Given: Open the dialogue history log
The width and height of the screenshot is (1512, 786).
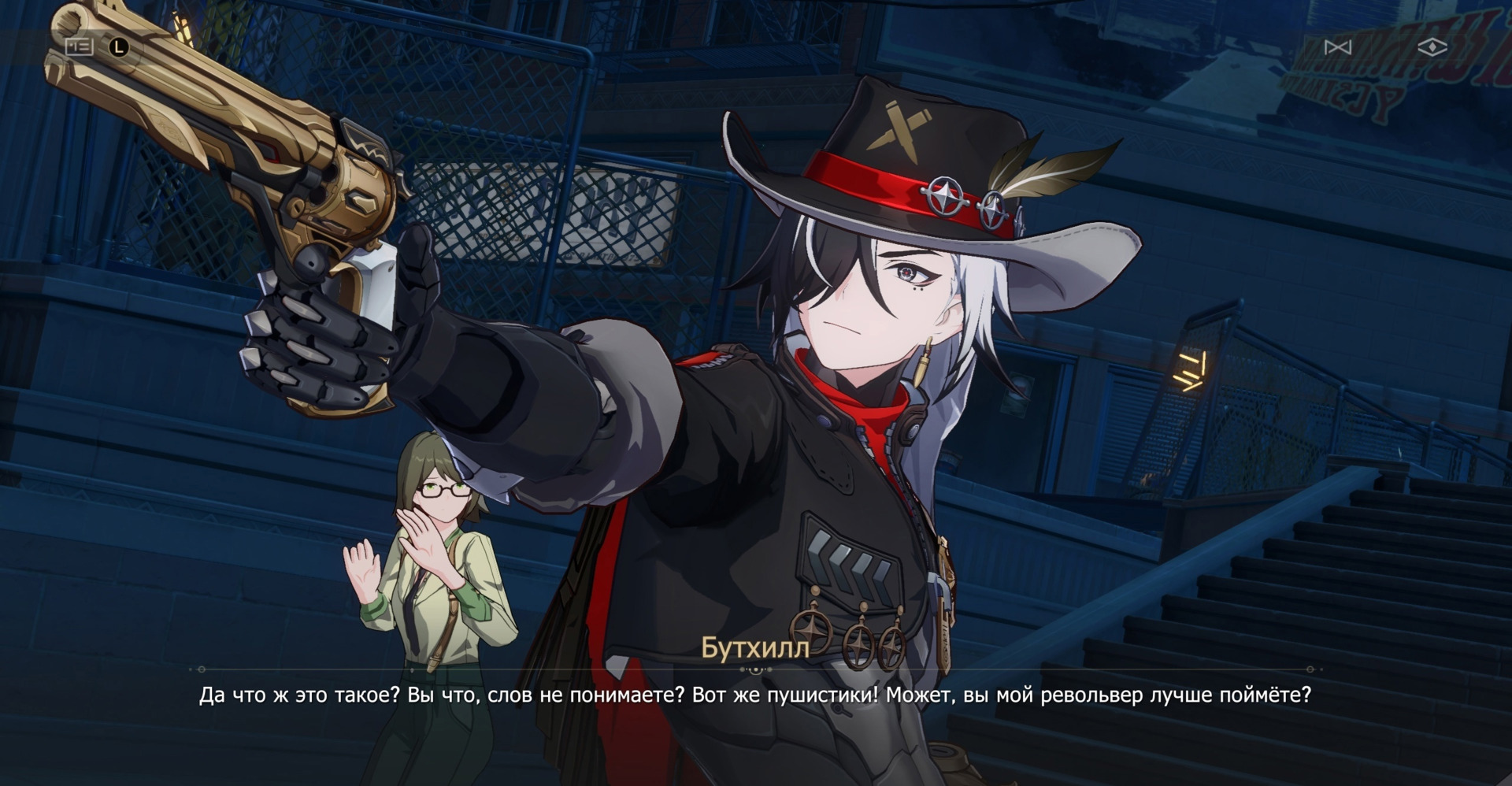Looking at the screenshot, I should (80, 47).
